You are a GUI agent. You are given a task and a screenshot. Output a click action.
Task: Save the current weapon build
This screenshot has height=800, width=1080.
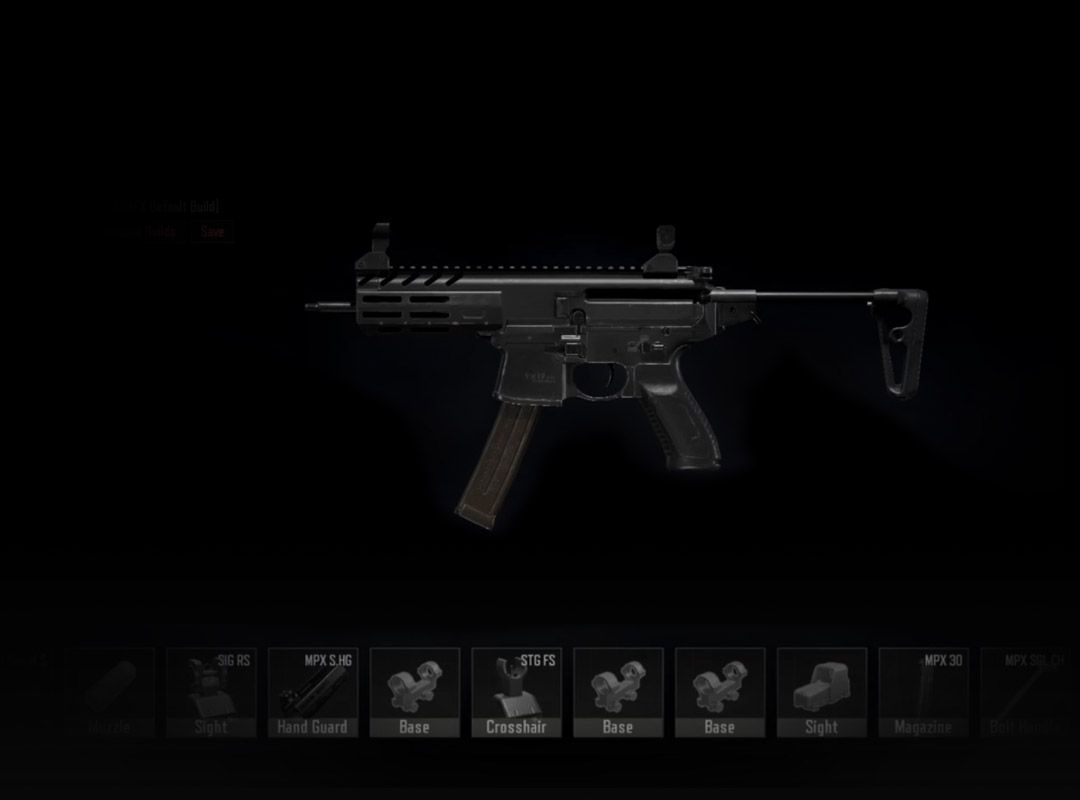click(x=212, y=231)
